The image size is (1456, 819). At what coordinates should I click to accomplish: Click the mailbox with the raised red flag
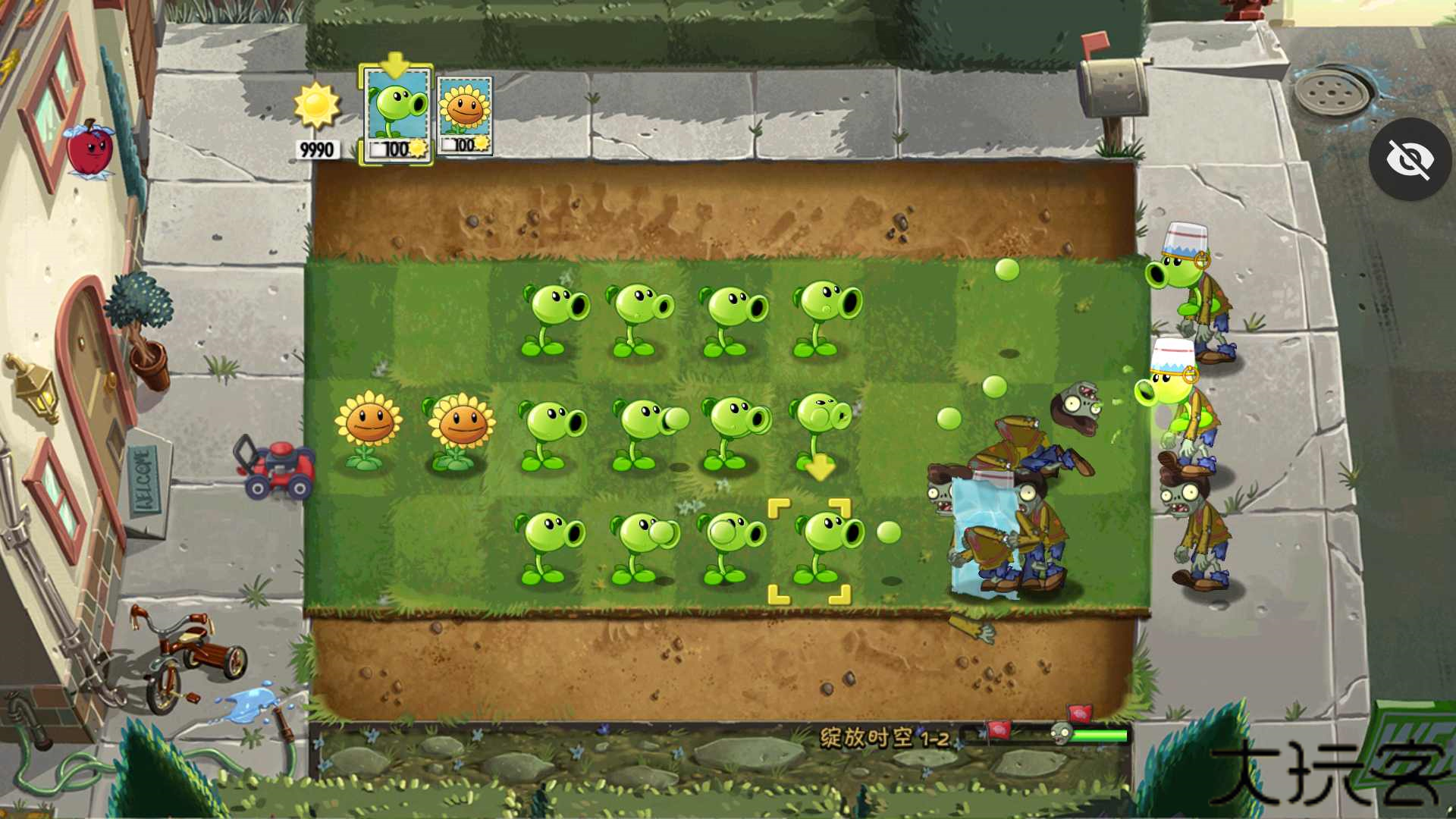tap(1111, 87)
